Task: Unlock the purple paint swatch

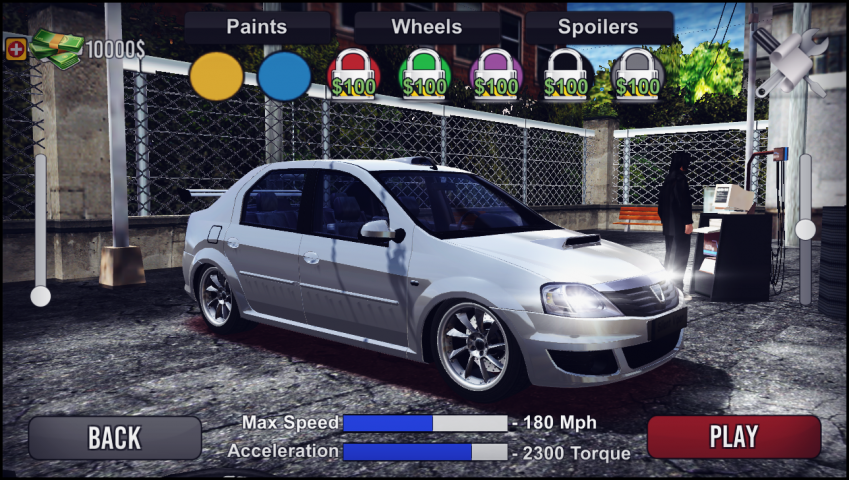Action: tap(496, 76)
